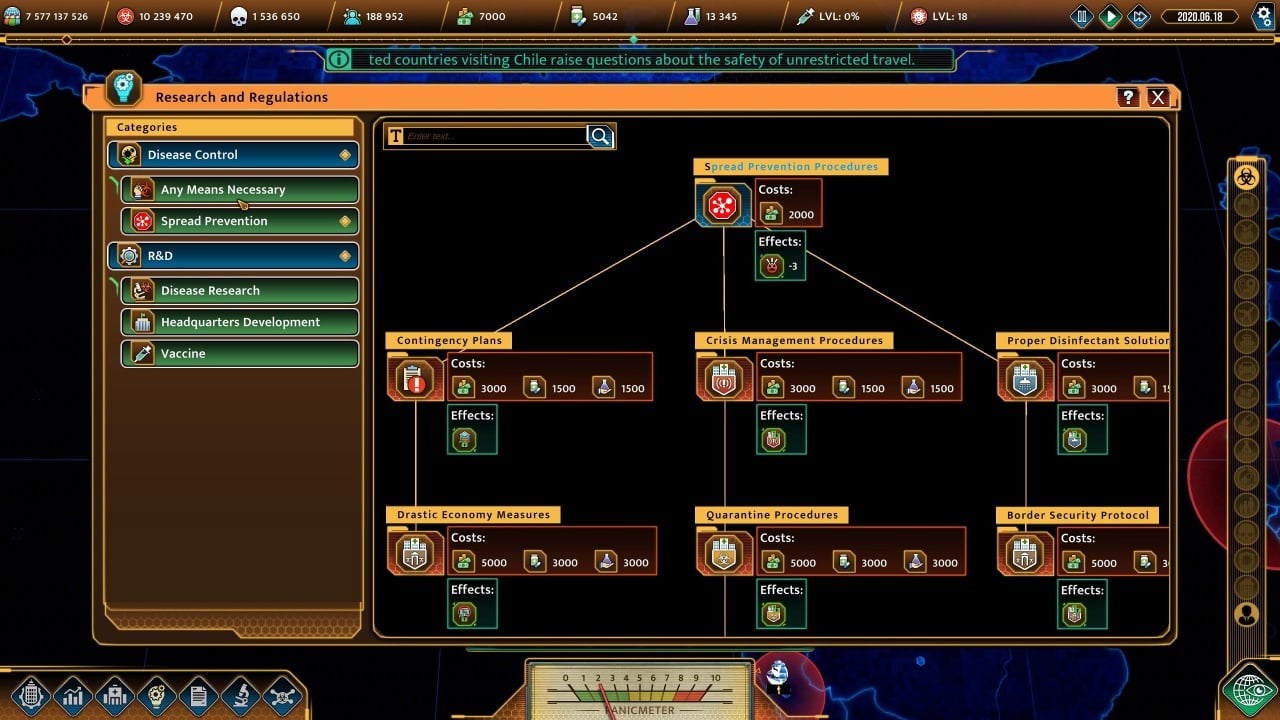
Task: Open the skull and crossbones bottom toolbar icon
Action: tap(282, 696)
